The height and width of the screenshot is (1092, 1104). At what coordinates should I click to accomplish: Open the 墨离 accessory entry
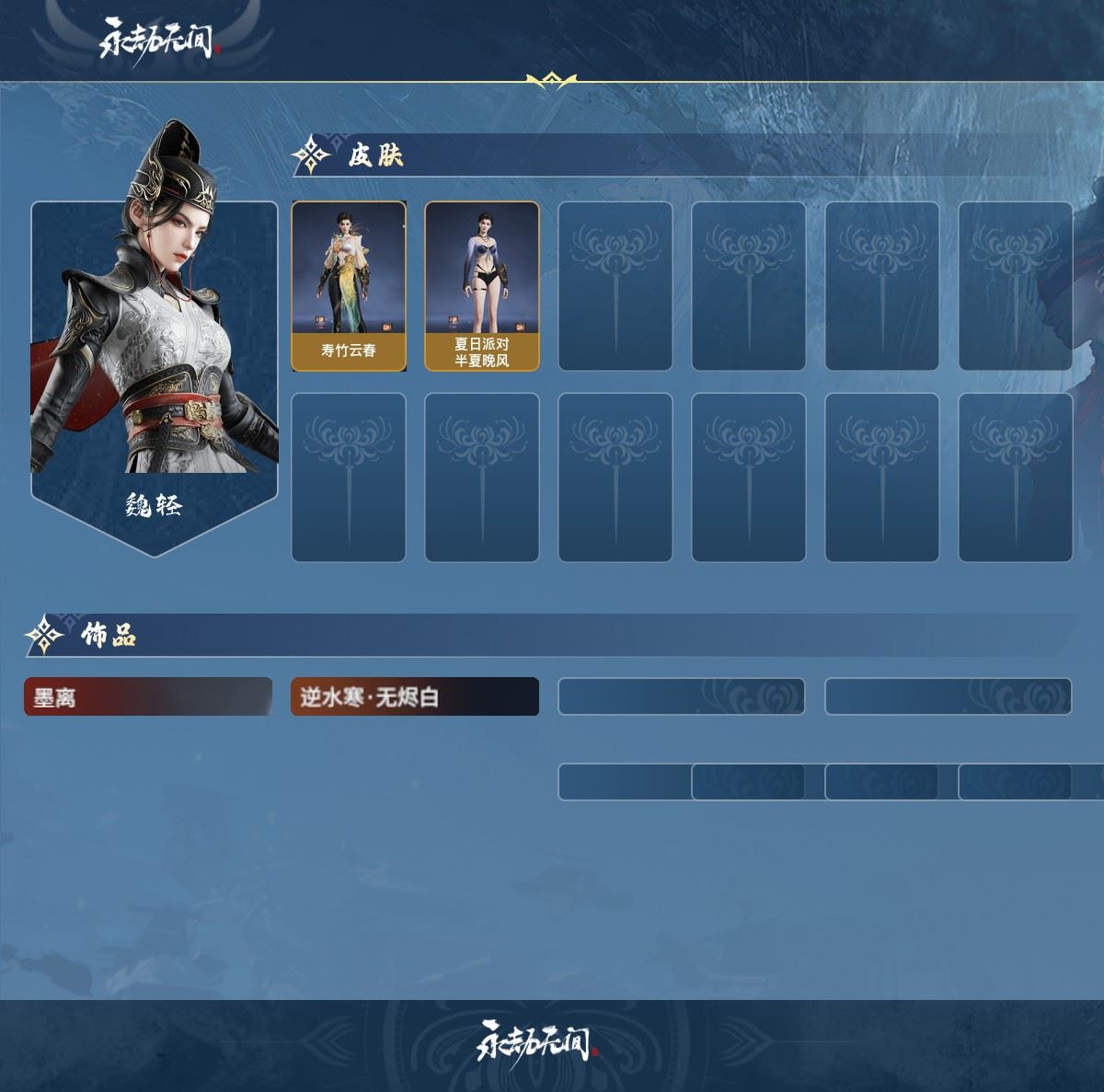[x=148, y=697]
